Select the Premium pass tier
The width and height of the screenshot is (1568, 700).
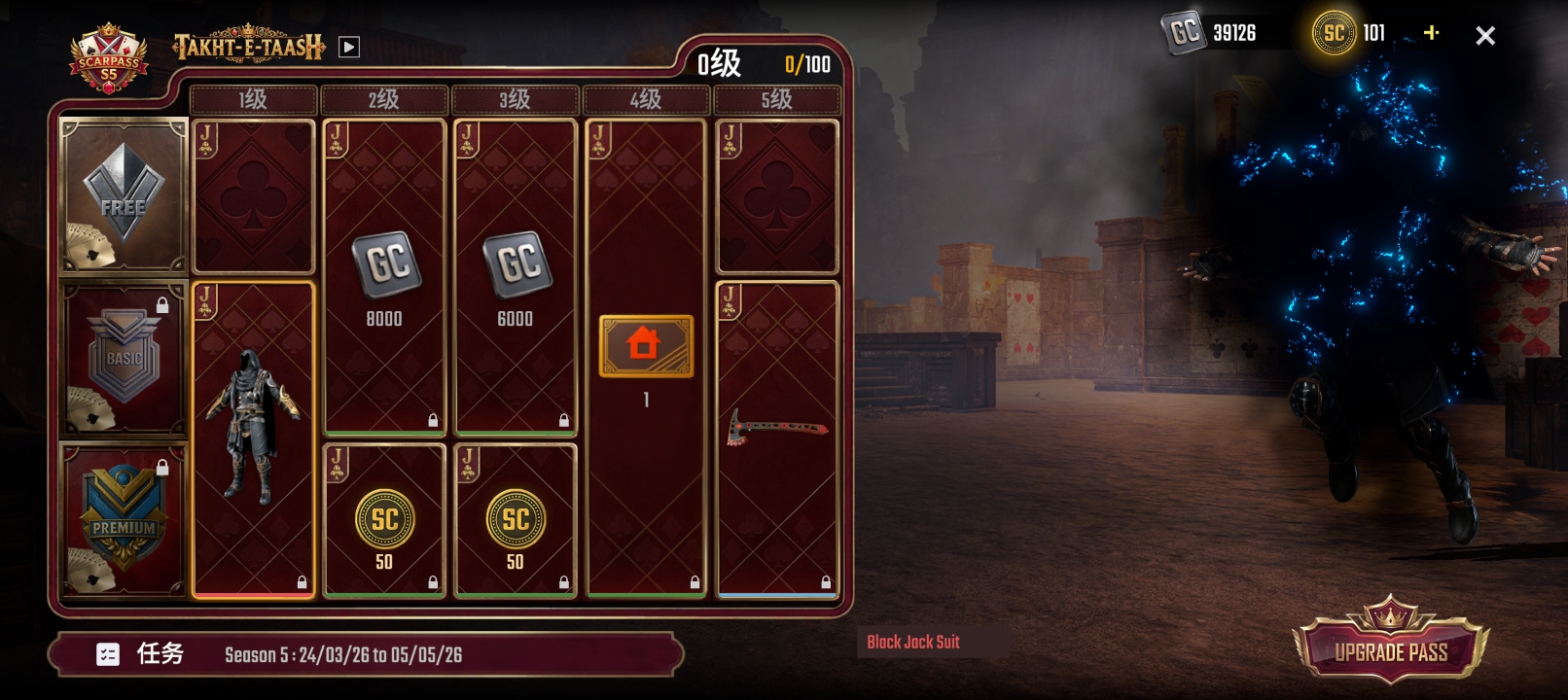(x=124, y=521)
